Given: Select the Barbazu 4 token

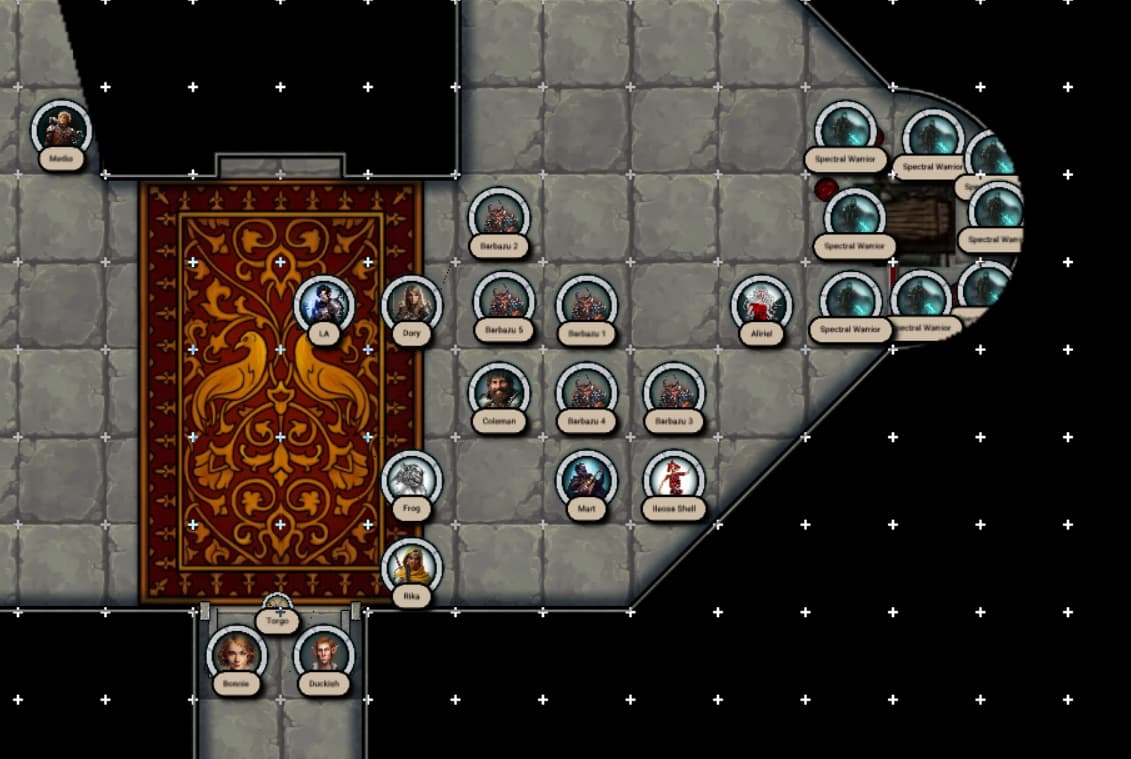Looking at the screenshot, I should pyautogui.click(x=586, y=392).
